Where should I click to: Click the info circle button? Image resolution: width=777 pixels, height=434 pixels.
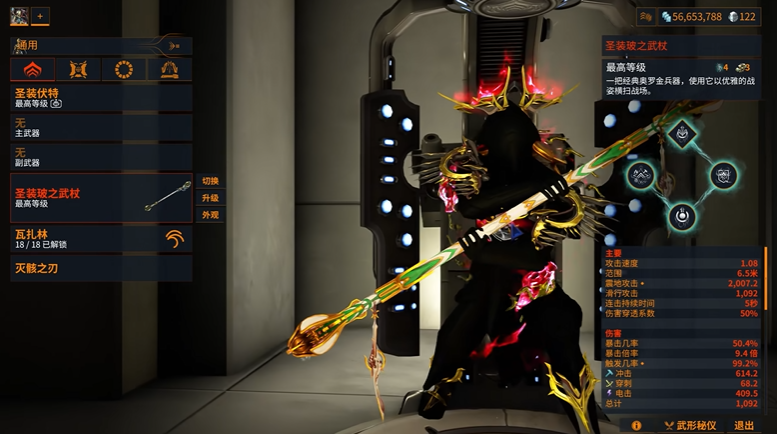coord(637,425)
